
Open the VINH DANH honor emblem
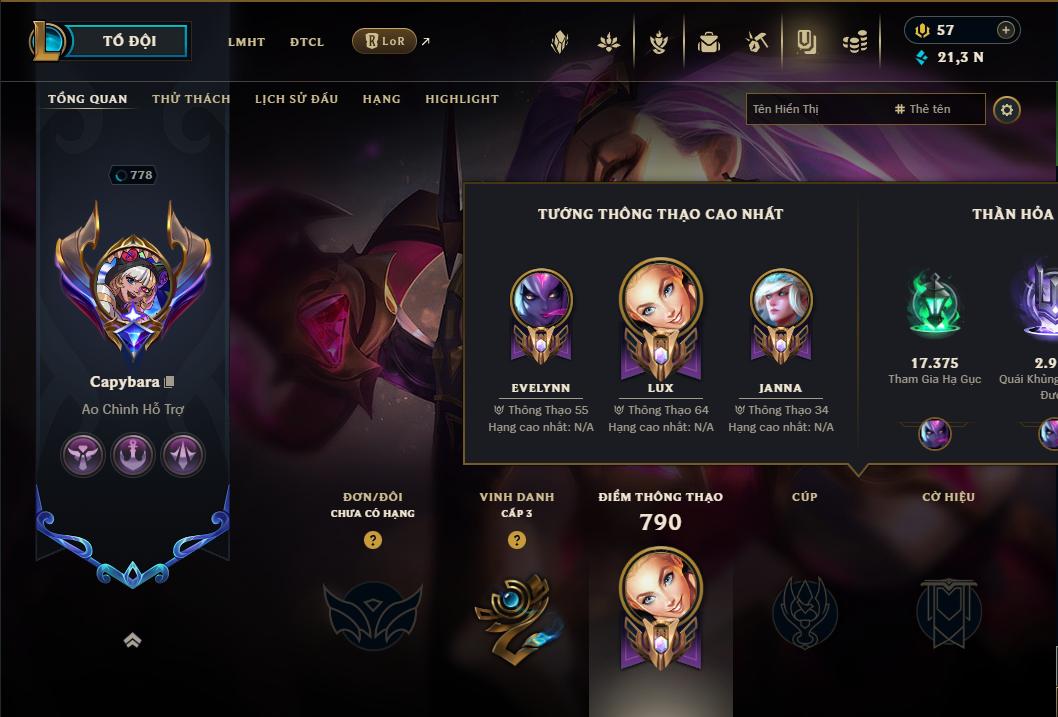(516, 612)
